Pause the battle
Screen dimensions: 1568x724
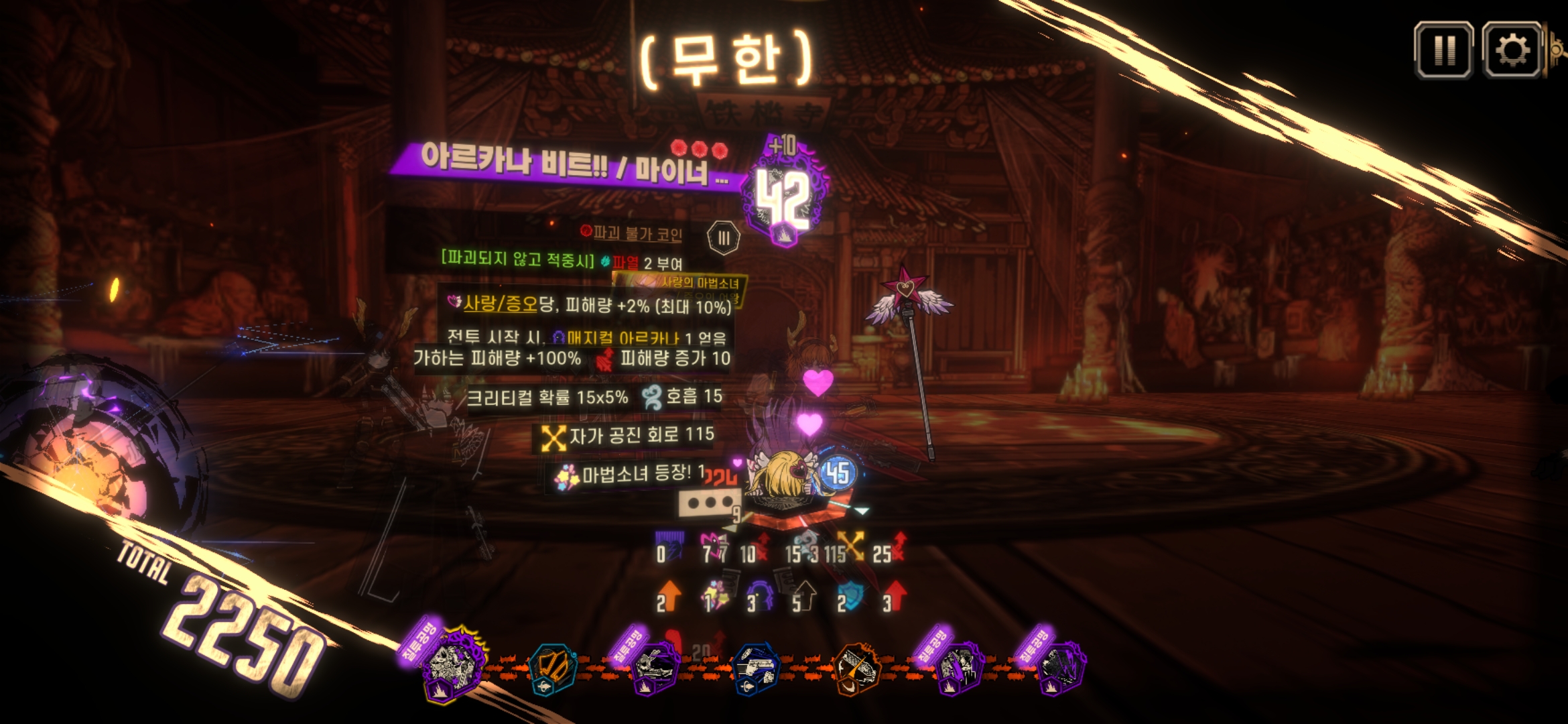tap(1443, 50)
